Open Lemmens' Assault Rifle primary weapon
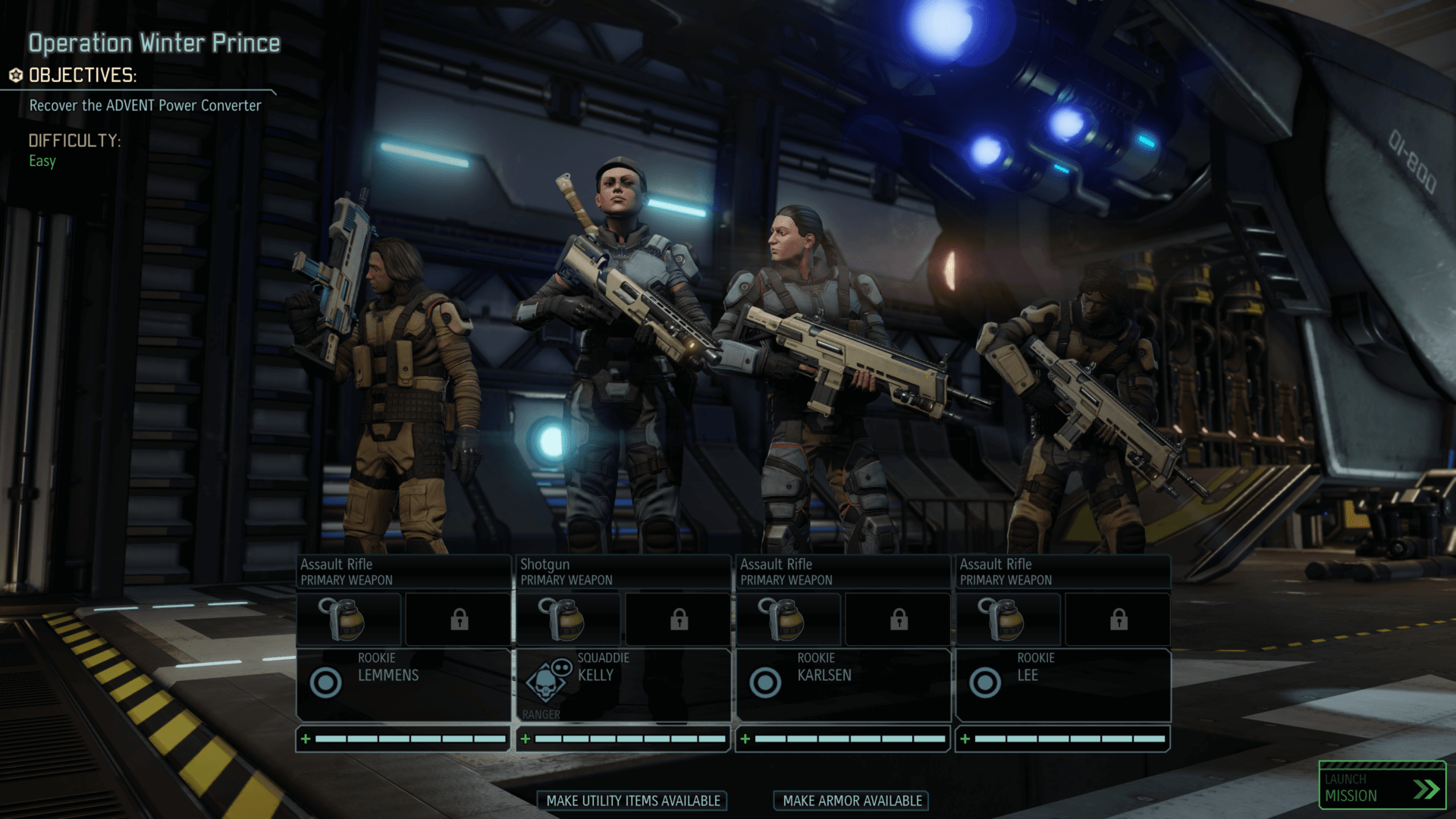This screenshot has width=1456, height=819. pyautogui.click(x=403, y=572)
